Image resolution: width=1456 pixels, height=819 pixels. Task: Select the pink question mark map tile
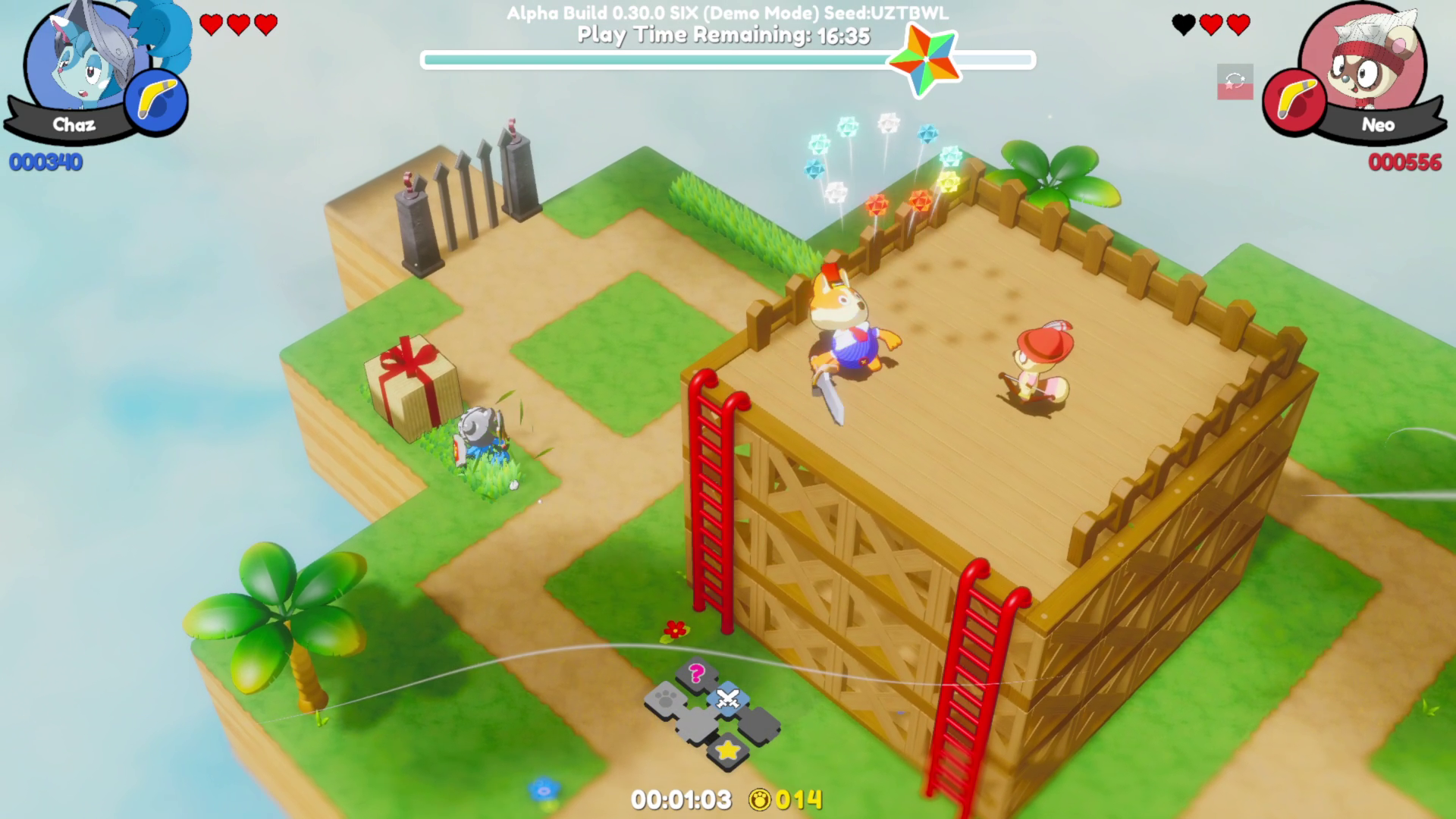(697, 673)
